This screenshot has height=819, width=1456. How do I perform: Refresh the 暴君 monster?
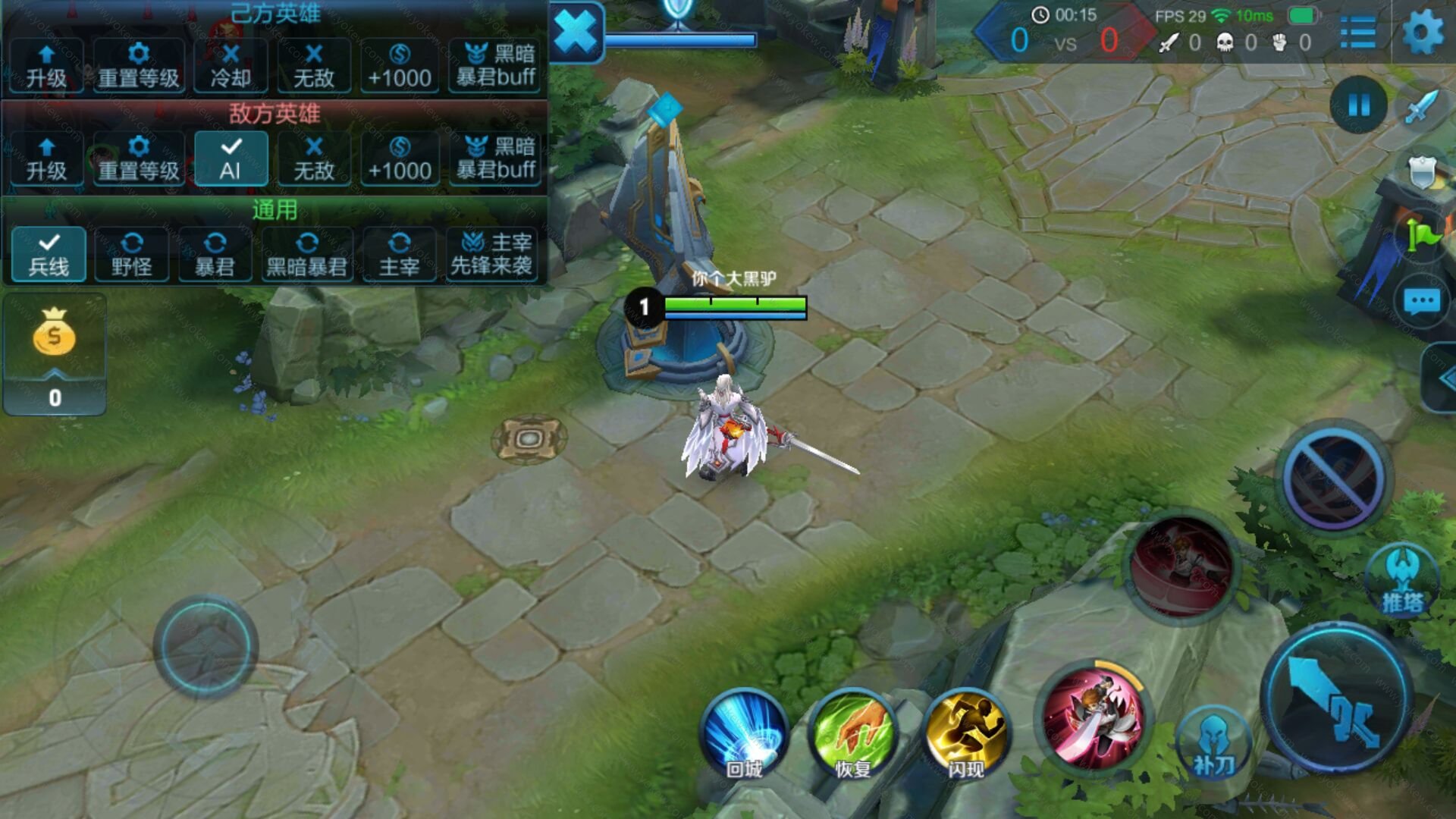(x=215, y=254)
